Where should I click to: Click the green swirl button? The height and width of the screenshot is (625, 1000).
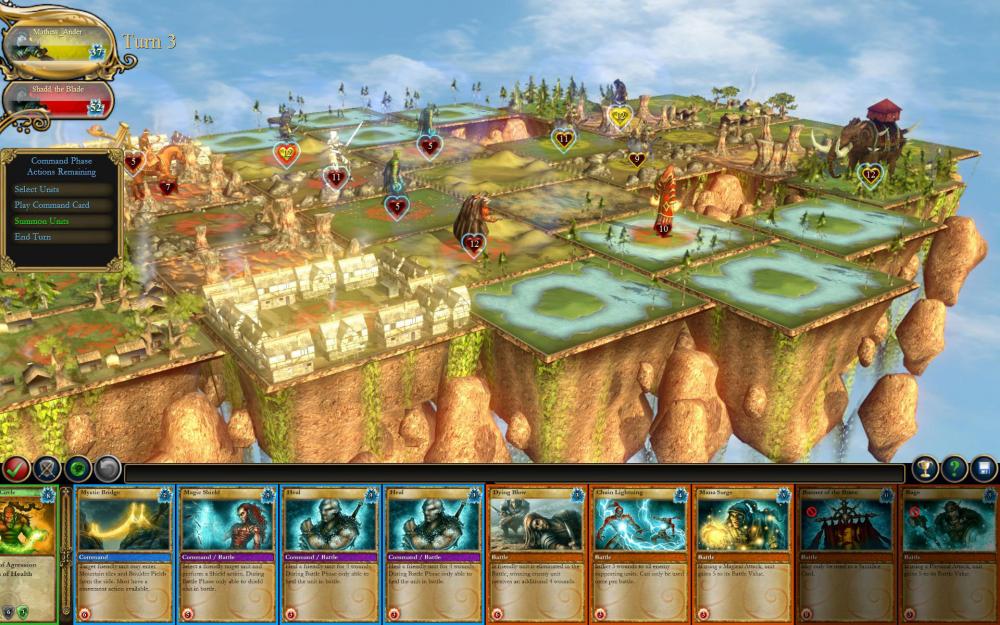(x=78, y=468)
